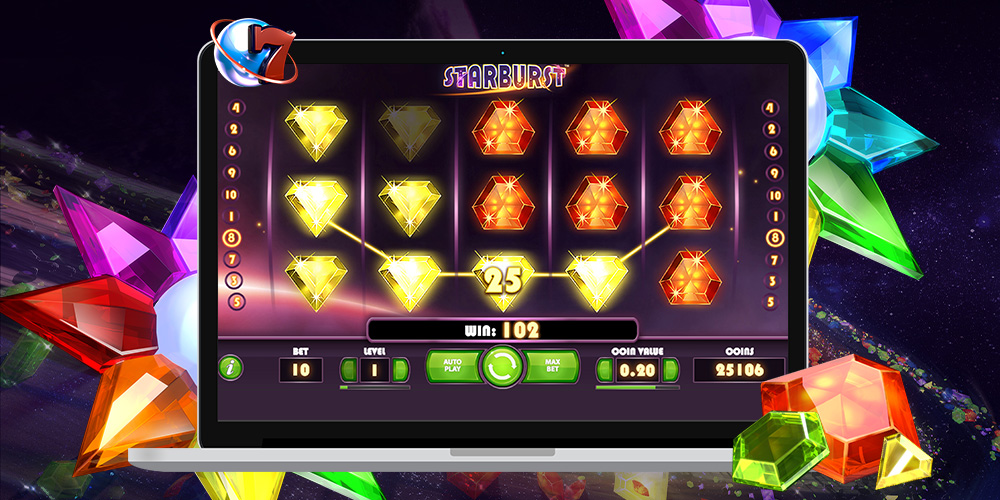The width and height of the screenshot is (1000, 500).
Task: Click the Coin Value slider bar
Action: coord(636,387)
